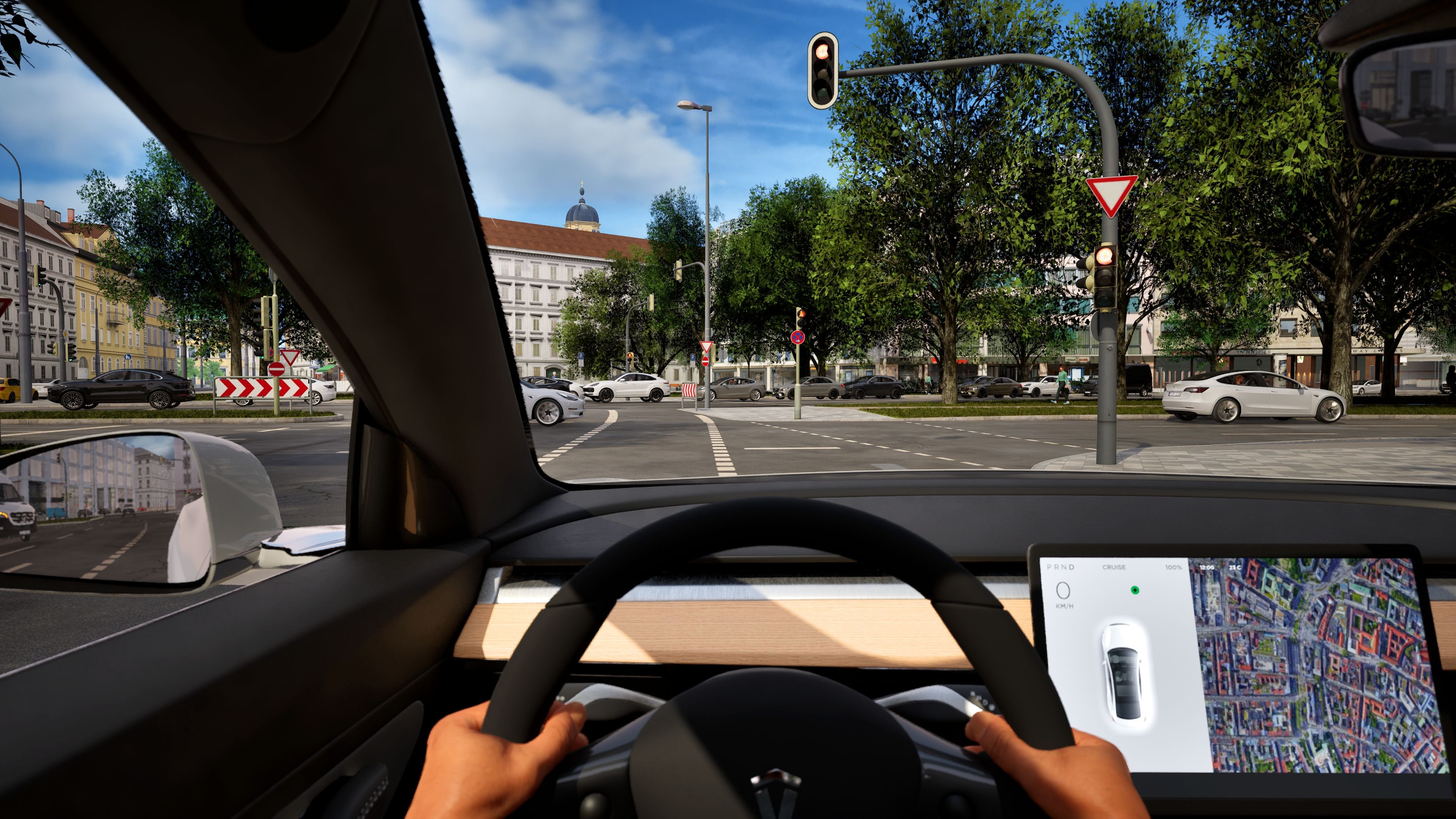Viewport: 1456px width, 819px height.
Task: Engage Park by tapping P on the gear bar
Action: 1049,568
